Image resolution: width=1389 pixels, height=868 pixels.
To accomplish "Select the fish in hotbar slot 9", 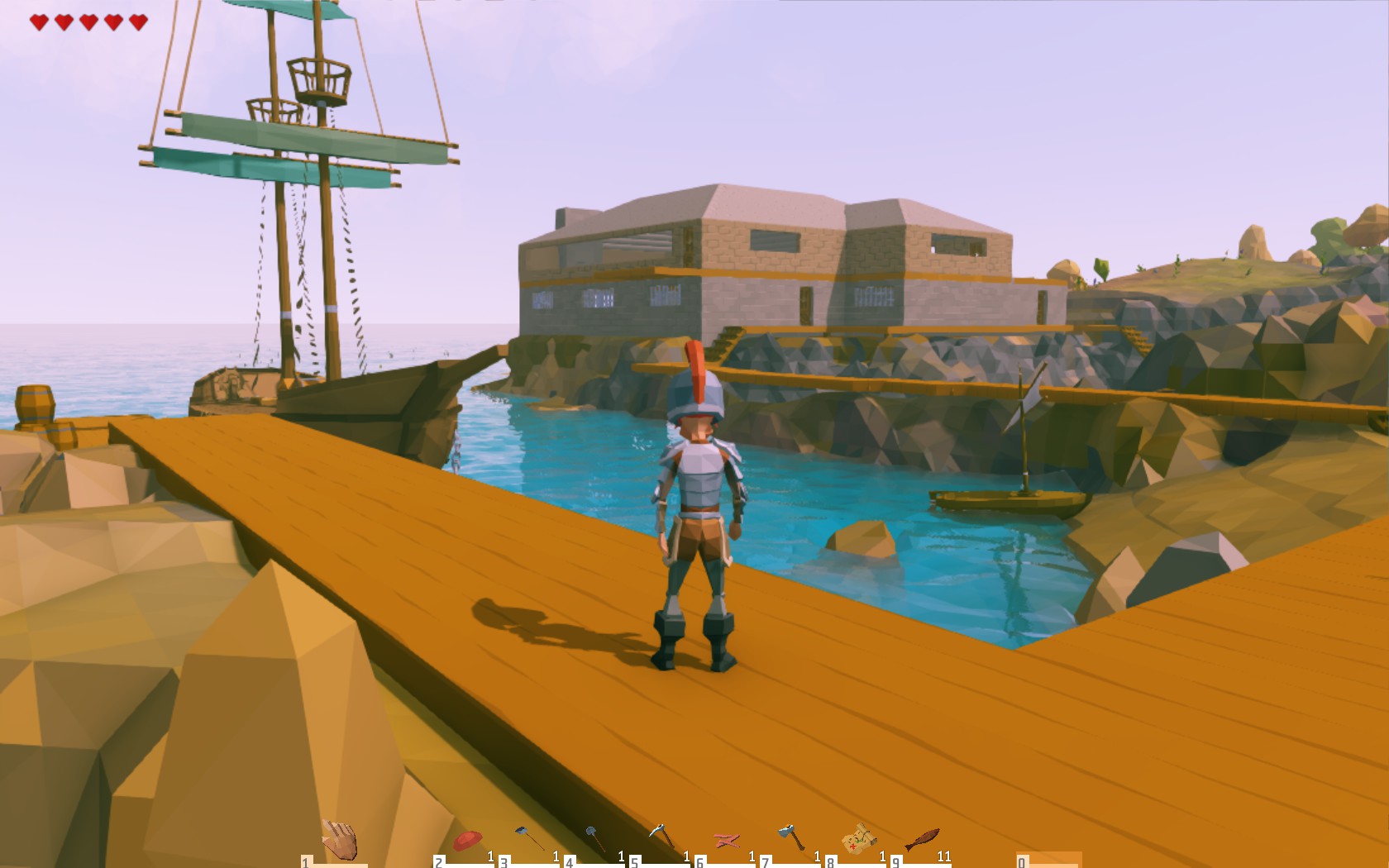I will pyautogui.click(x=920, y=837).
